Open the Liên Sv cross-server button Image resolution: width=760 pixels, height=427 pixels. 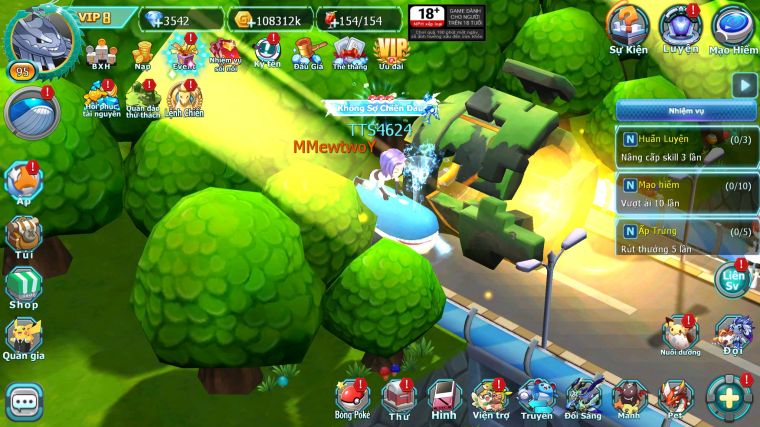[734, 279]
